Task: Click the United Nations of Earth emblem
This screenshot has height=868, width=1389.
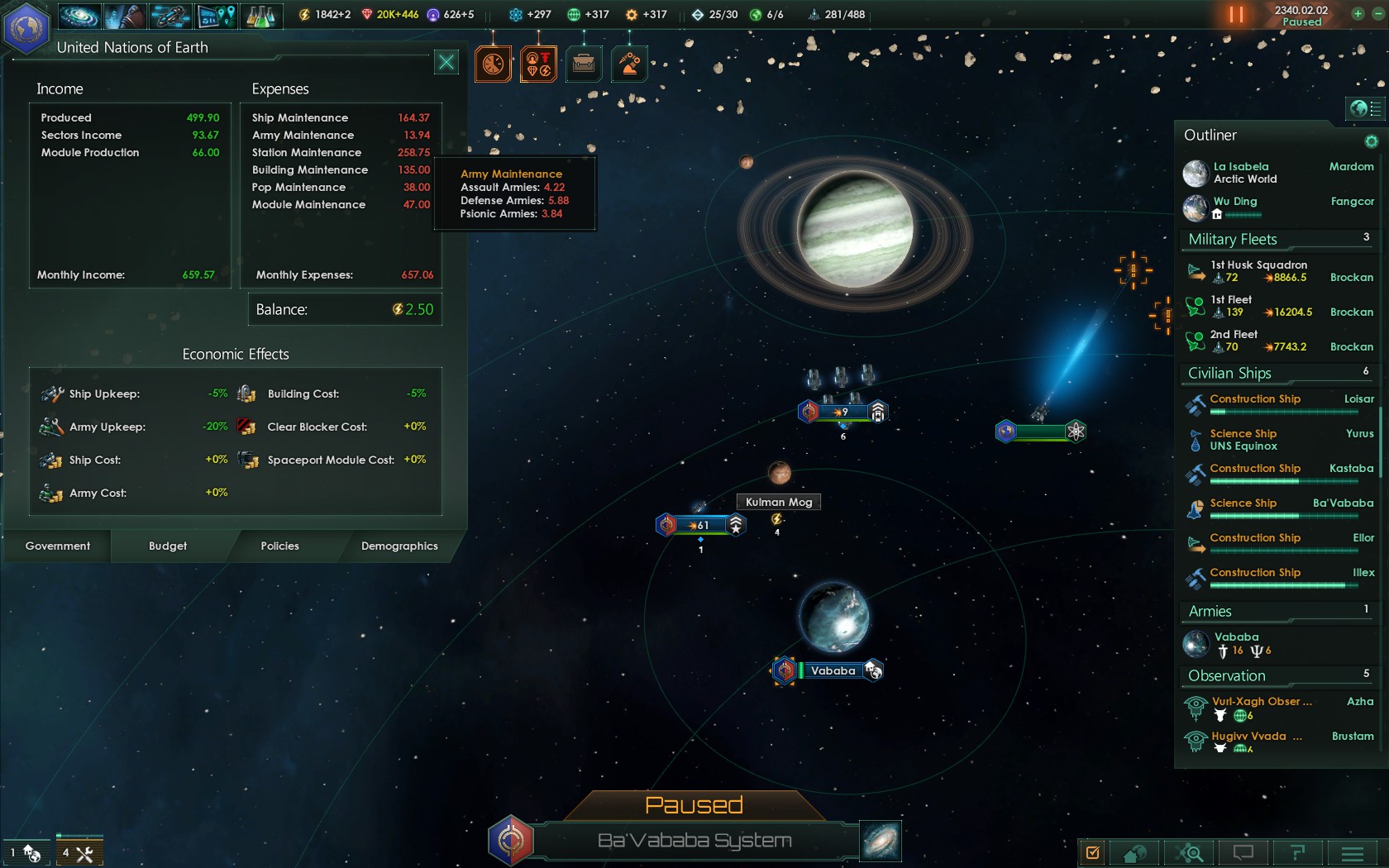Action: (x=26, y=27)
